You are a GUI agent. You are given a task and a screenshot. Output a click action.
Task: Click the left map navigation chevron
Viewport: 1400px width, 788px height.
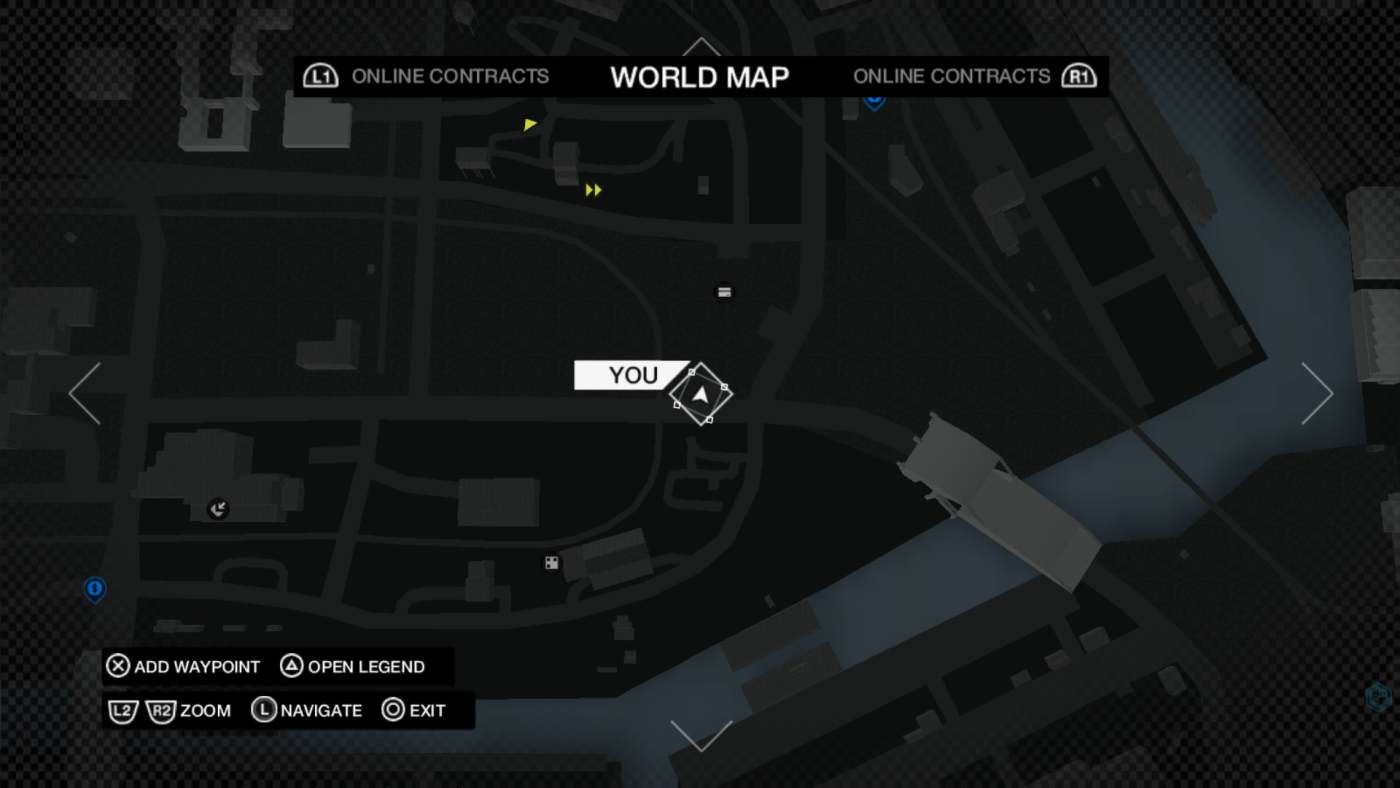84,393
